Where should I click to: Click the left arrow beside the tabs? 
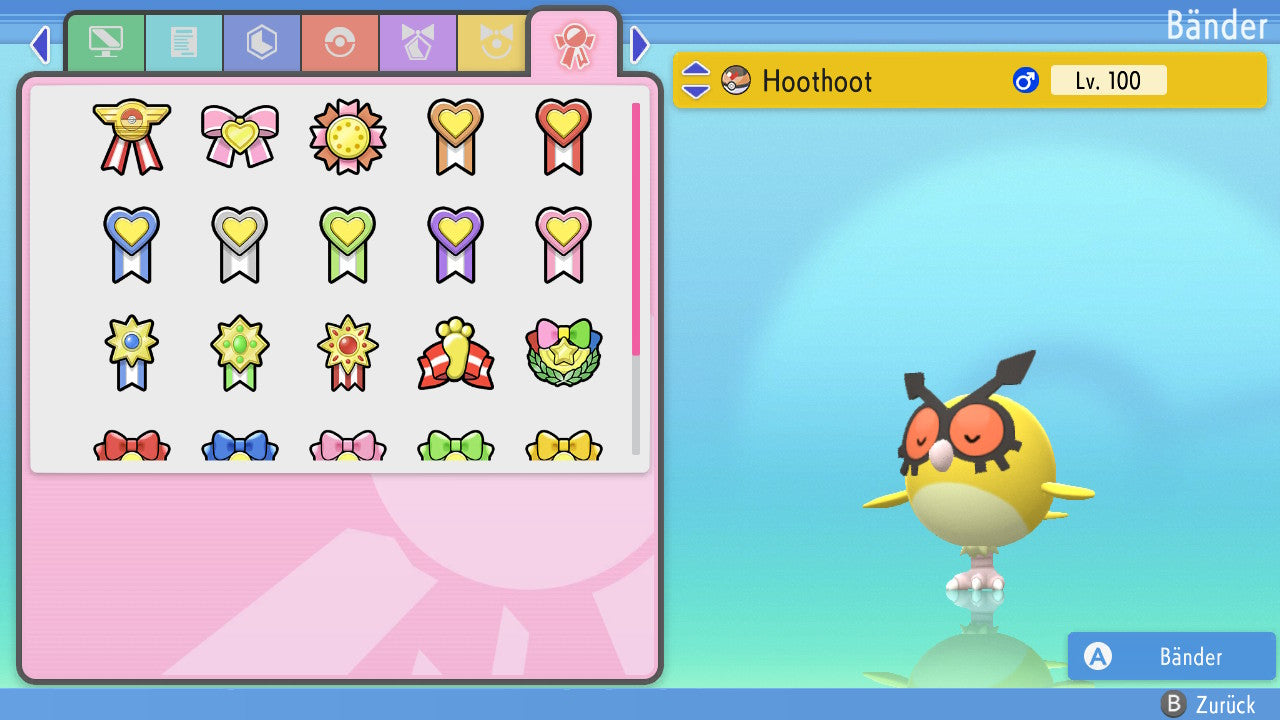click(40, 44)
